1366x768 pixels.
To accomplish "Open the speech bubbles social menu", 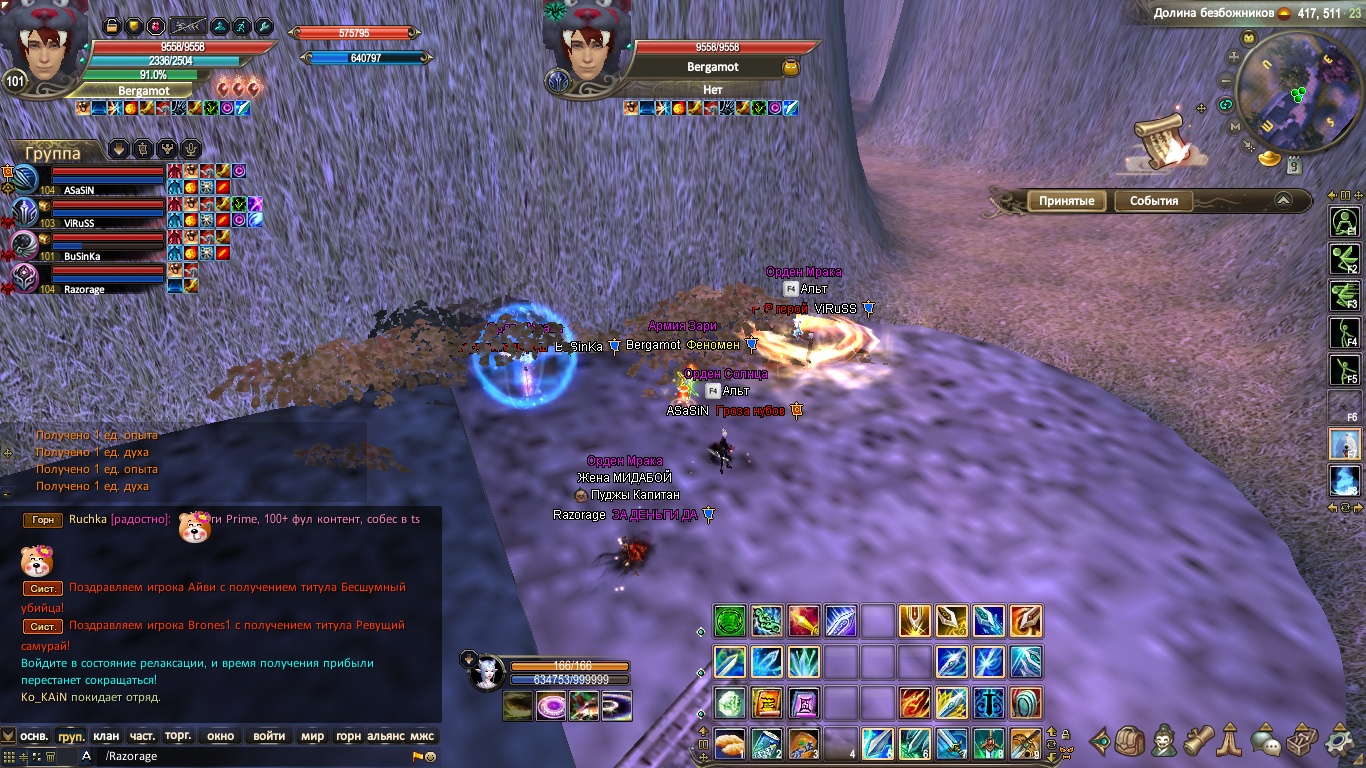I will coord(1266,742).
